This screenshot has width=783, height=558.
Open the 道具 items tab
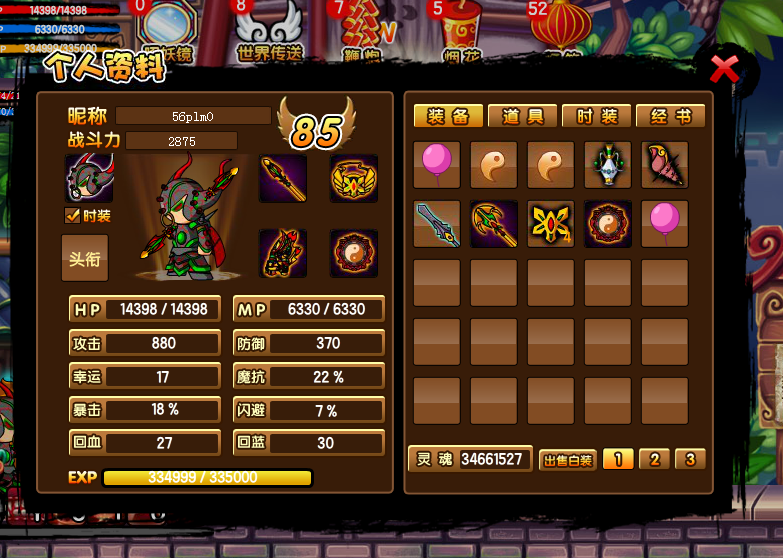coord(522,117)
